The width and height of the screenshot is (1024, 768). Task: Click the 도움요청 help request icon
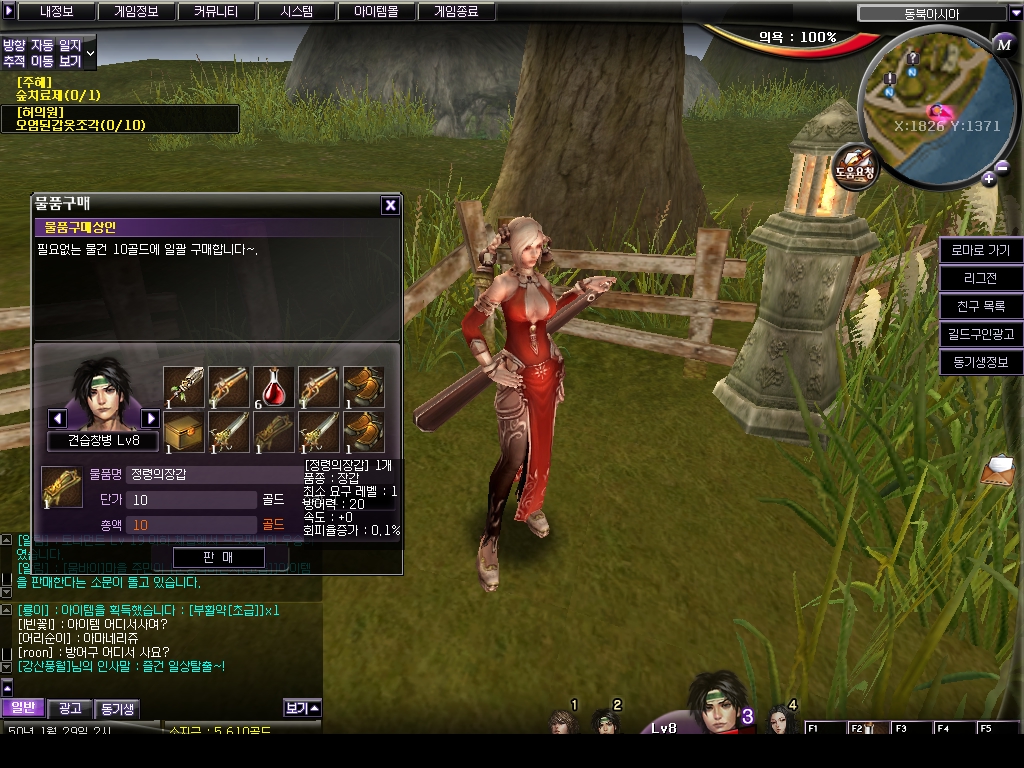click(855, 163)
